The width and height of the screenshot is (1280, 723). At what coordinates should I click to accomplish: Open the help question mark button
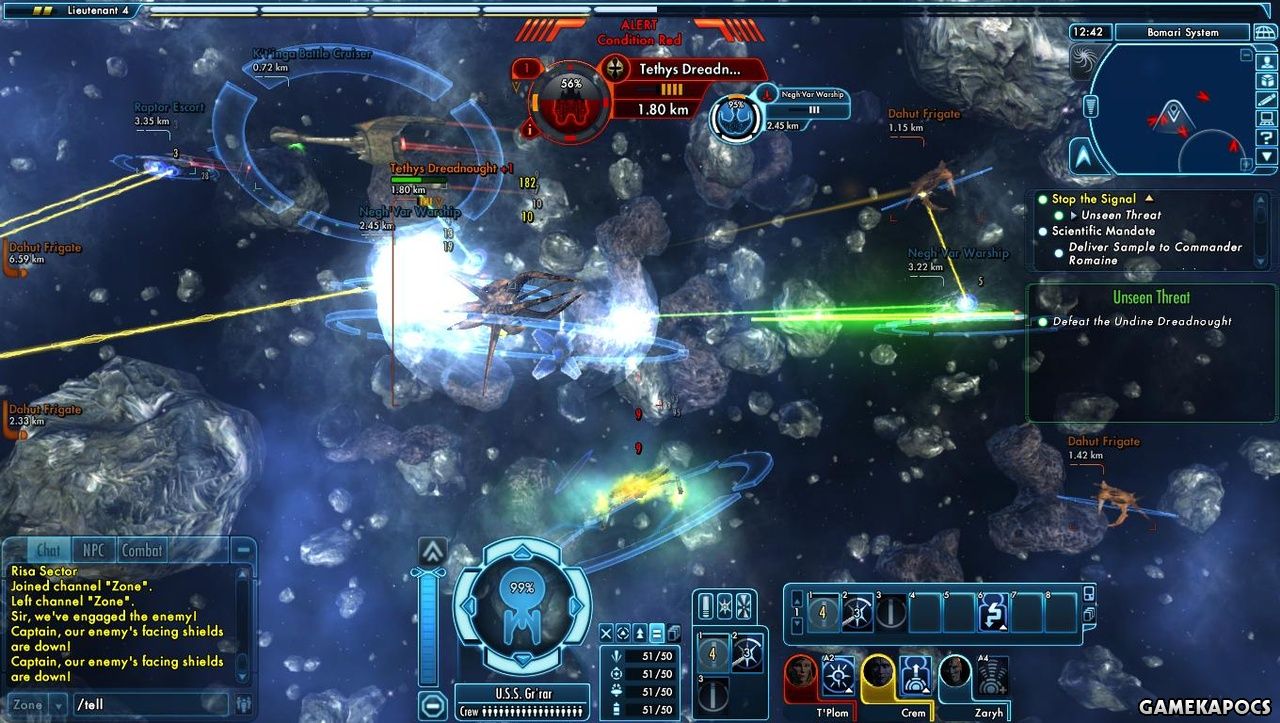click(1266, 137)
